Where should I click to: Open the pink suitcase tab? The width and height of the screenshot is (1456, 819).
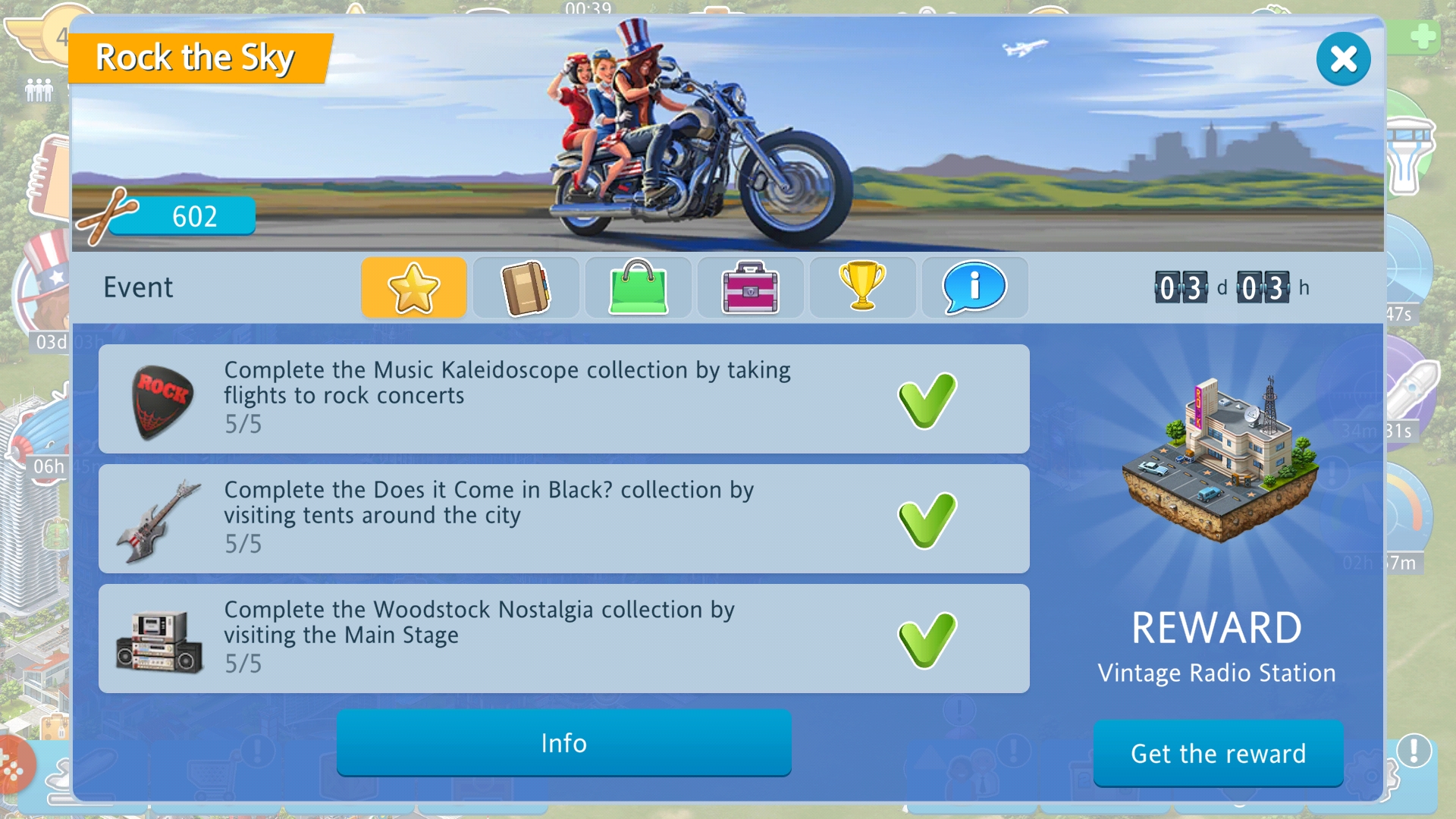[750, 287]
